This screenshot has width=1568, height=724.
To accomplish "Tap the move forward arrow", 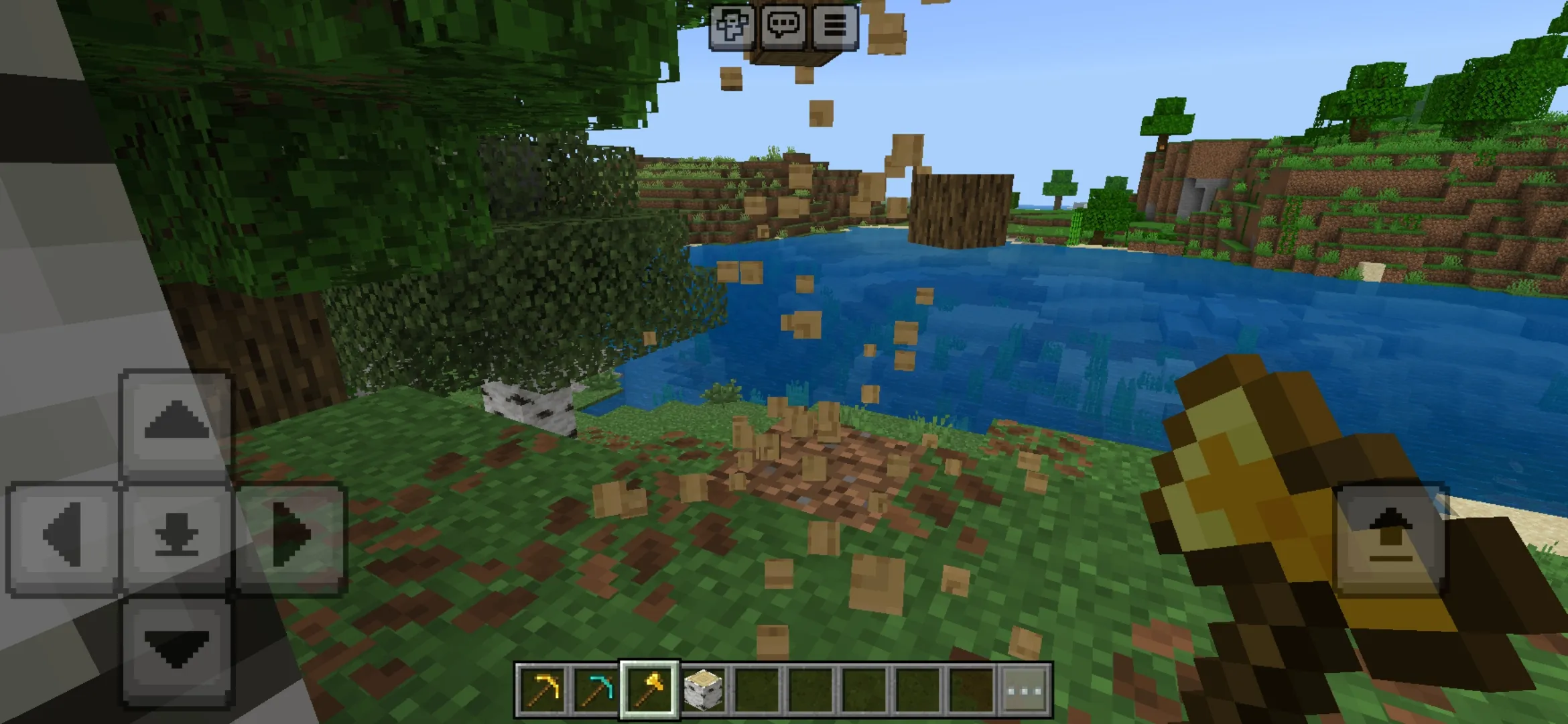I will [x=176, y=424].
